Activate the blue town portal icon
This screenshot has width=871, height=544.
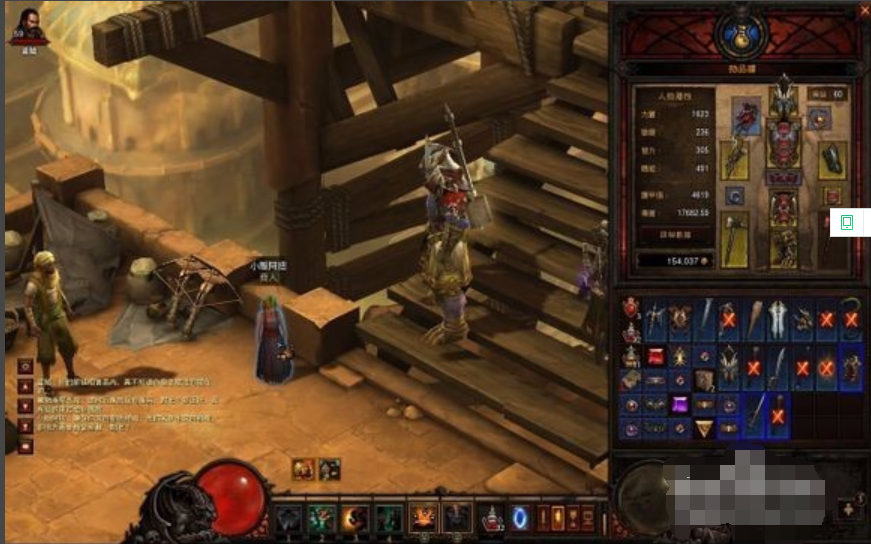click(520, 518)
